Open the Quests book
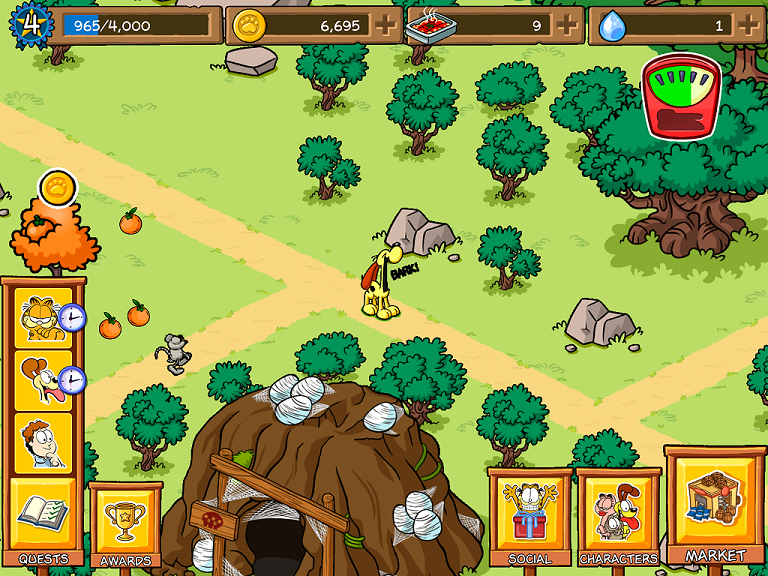This screenshot has width=768, height=576. click(x=42, y=514)
